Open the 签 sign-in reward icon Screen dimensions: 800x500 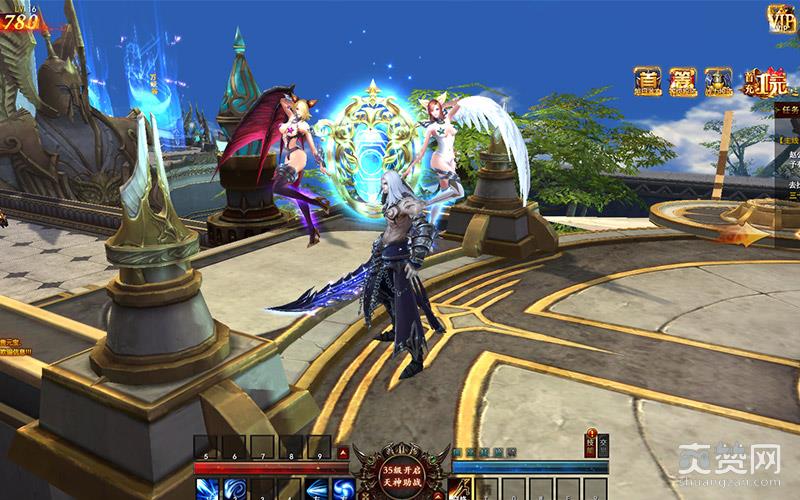[682, 81]
